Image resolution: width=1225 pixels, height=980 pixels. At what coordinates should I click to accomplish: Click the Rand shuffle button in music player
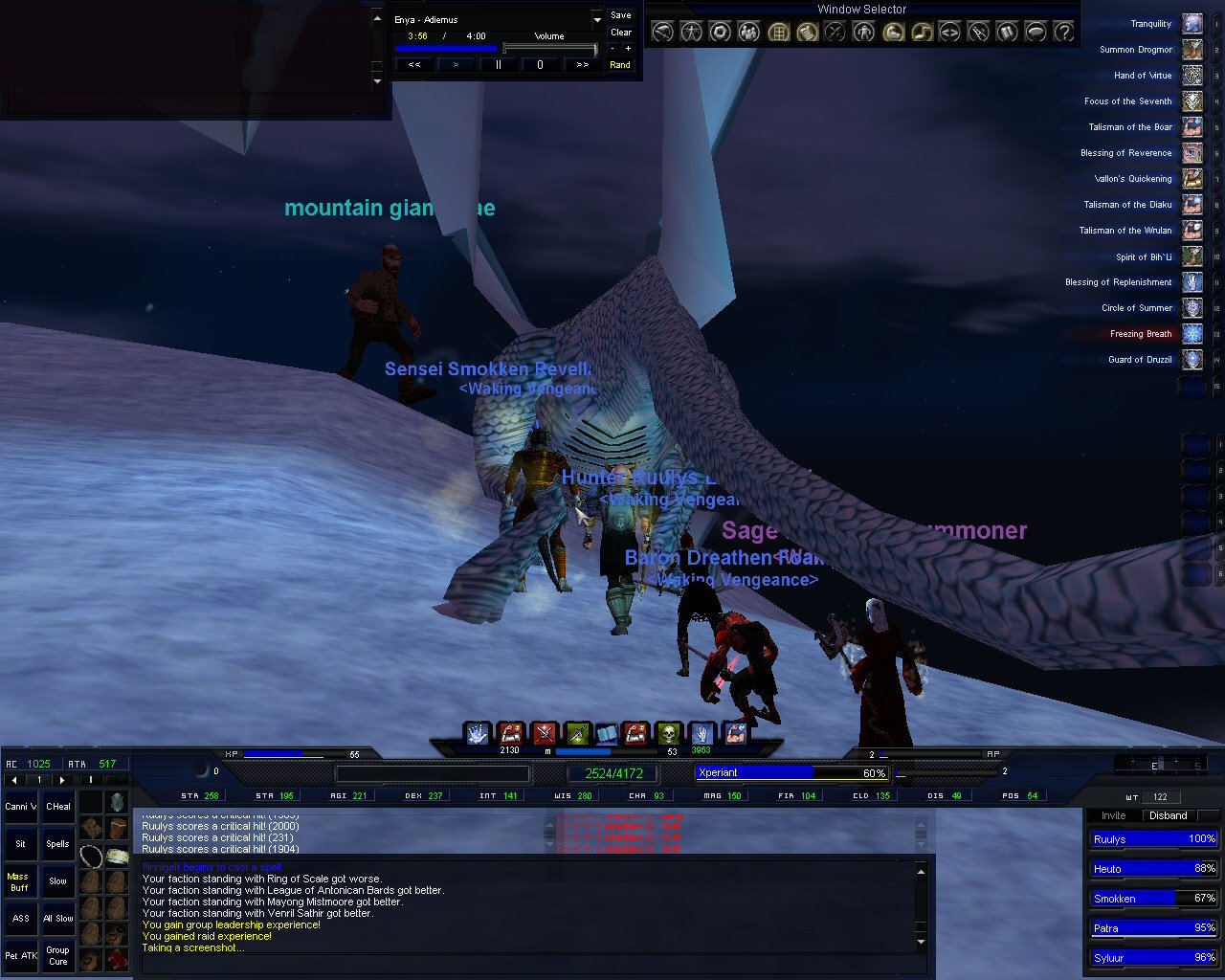click(620, 65)
